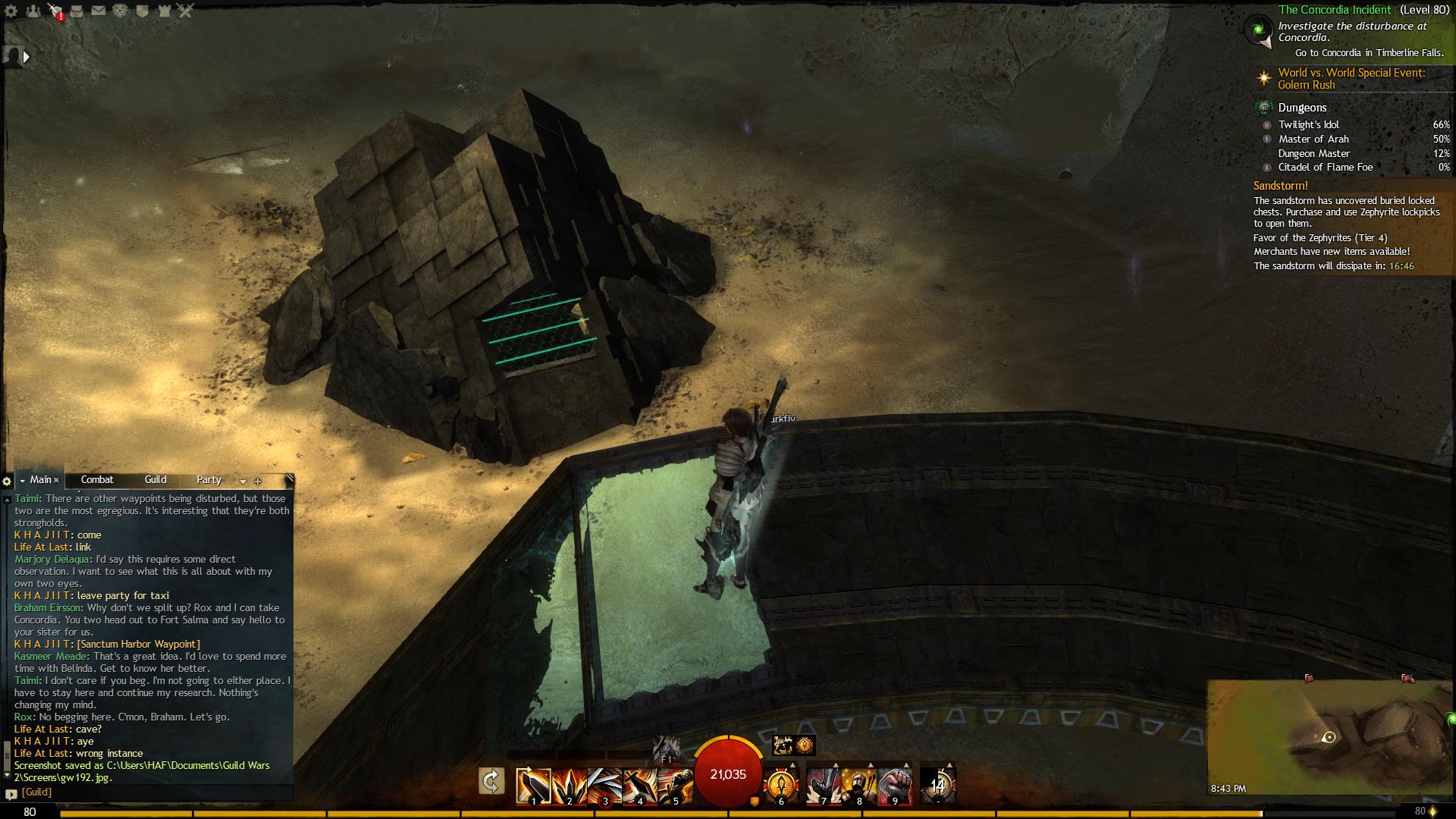
Task: Switch to the Guild chat tab
Action: (155, 480)
